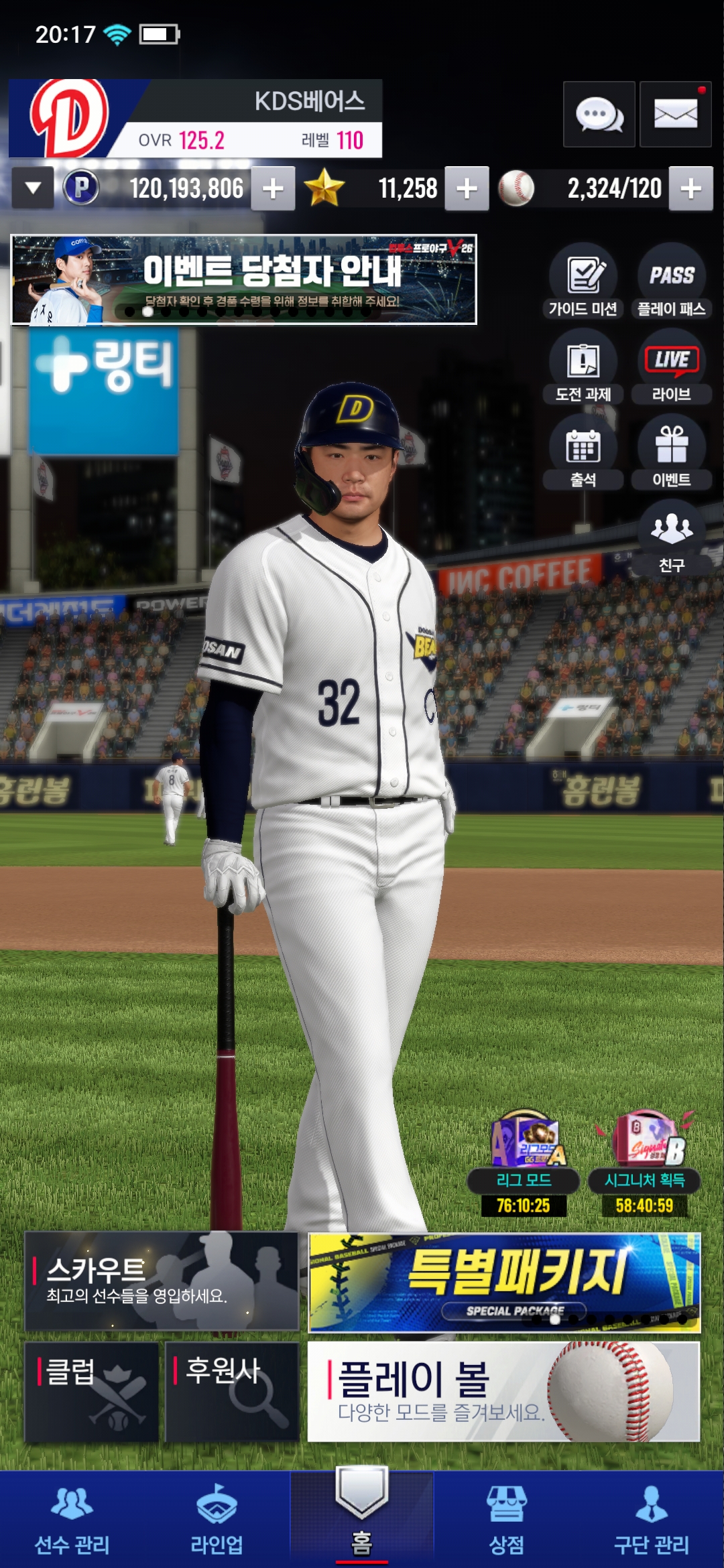The height and width of the screenshot is (1568, 724).
Task: Open the chat speech bubble icon
Action: (x=599, y=115)
